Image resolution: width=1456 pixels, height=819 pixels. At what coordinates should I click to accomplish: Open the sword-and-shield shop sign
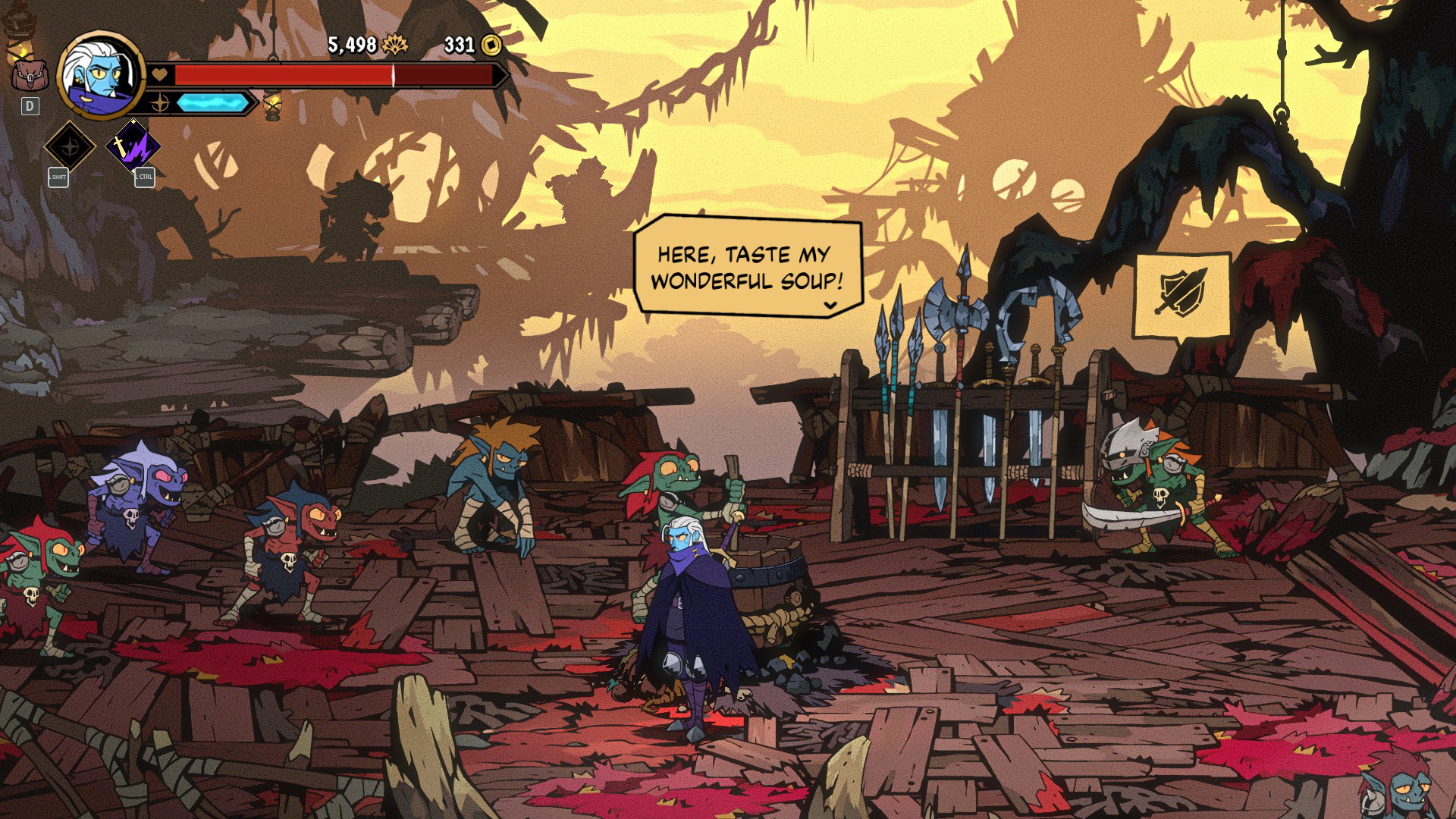1181,294
